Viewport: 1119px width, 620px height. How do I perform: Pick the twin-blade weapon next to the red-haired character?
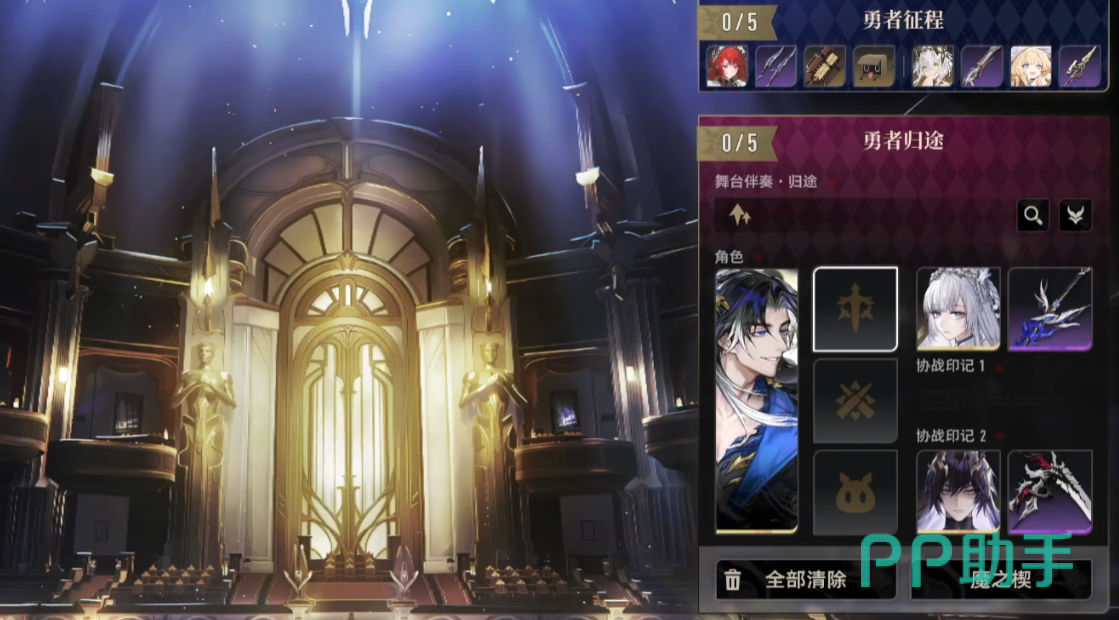pos(775,66)
